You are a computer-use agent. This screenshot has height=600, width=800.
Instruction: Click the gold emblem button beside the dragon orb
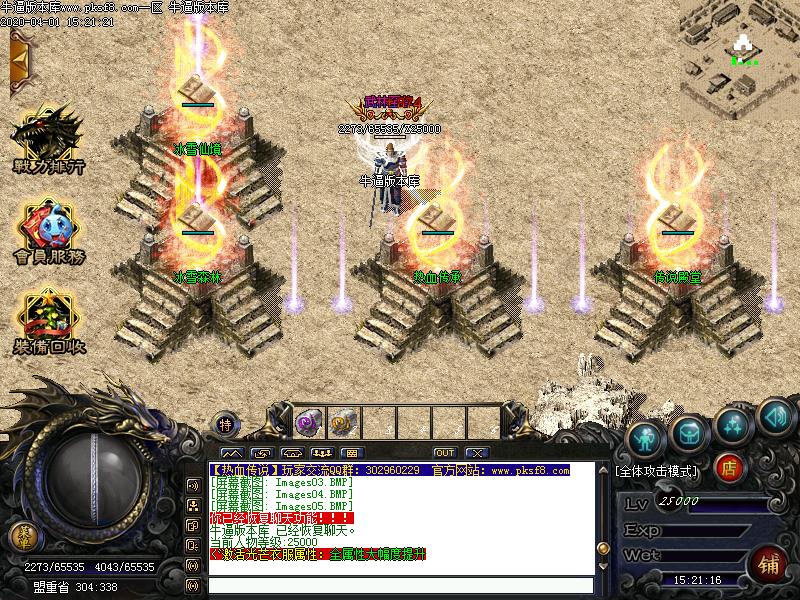click(21, 537)
